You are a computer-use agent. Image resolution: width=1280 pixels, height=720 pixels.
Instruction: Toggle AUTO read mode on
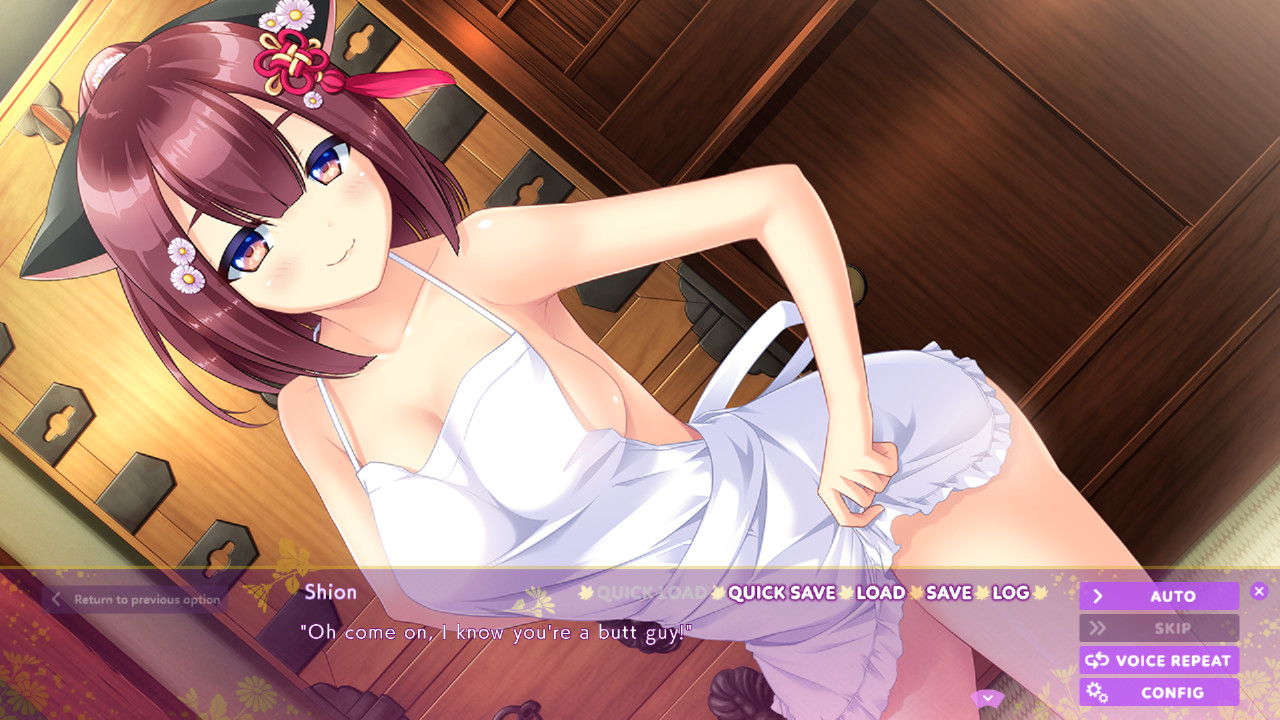pos(1158,595)
